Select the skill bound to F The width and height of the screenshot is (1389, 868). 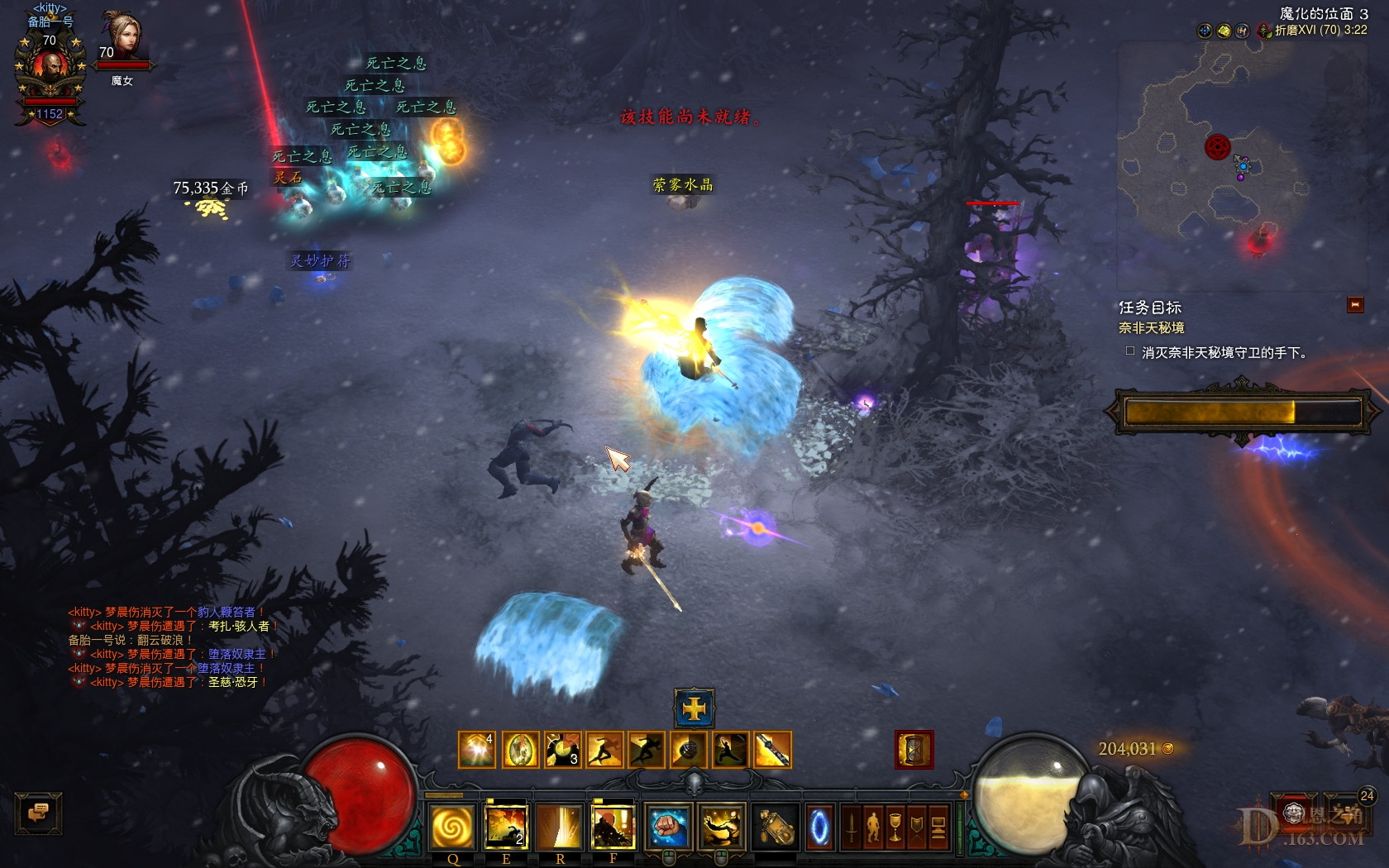[613, 827]
